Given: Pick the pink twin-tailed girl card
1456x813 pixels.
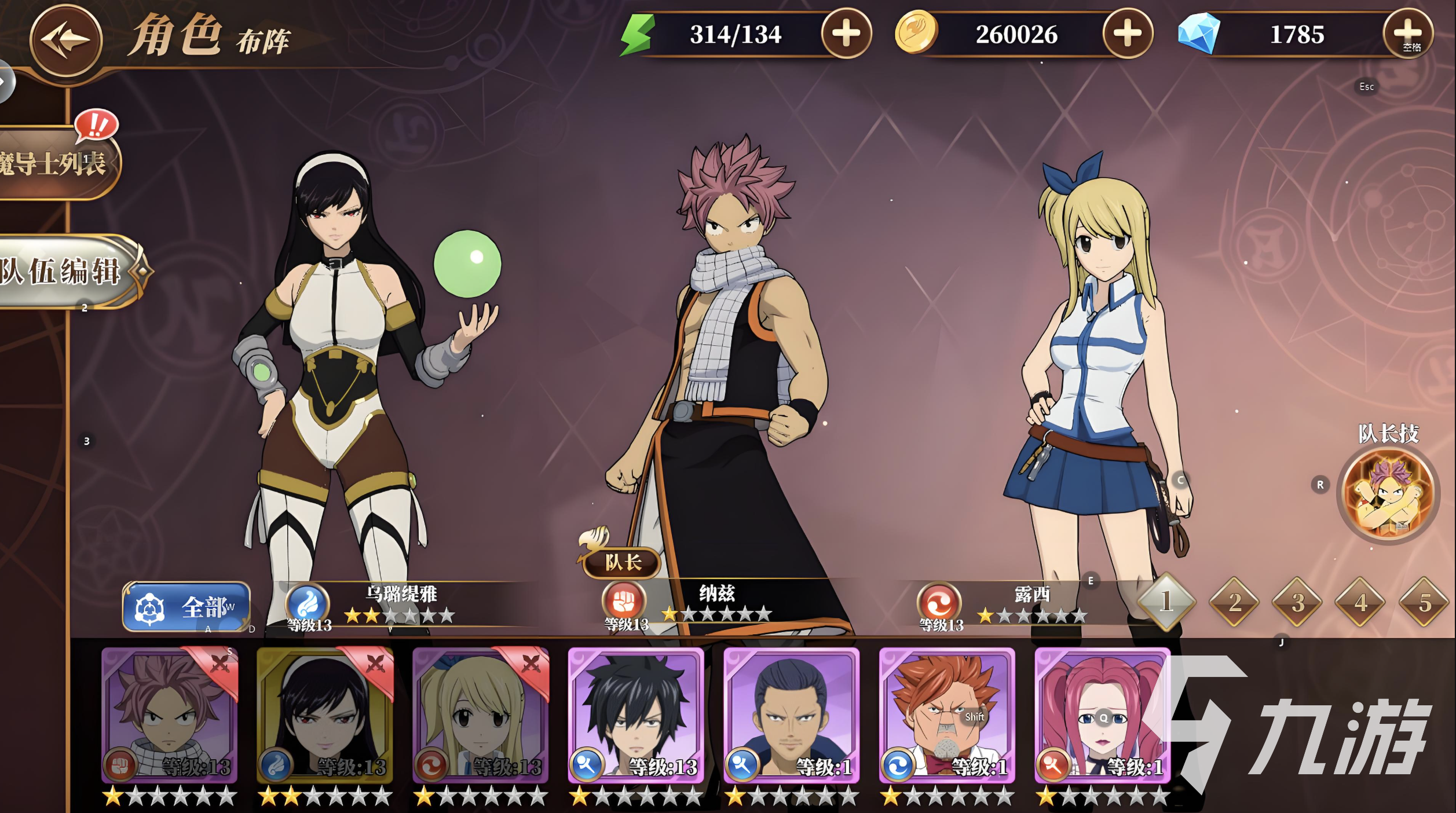Looking at the screenshot, I should tap(1102, 716).
